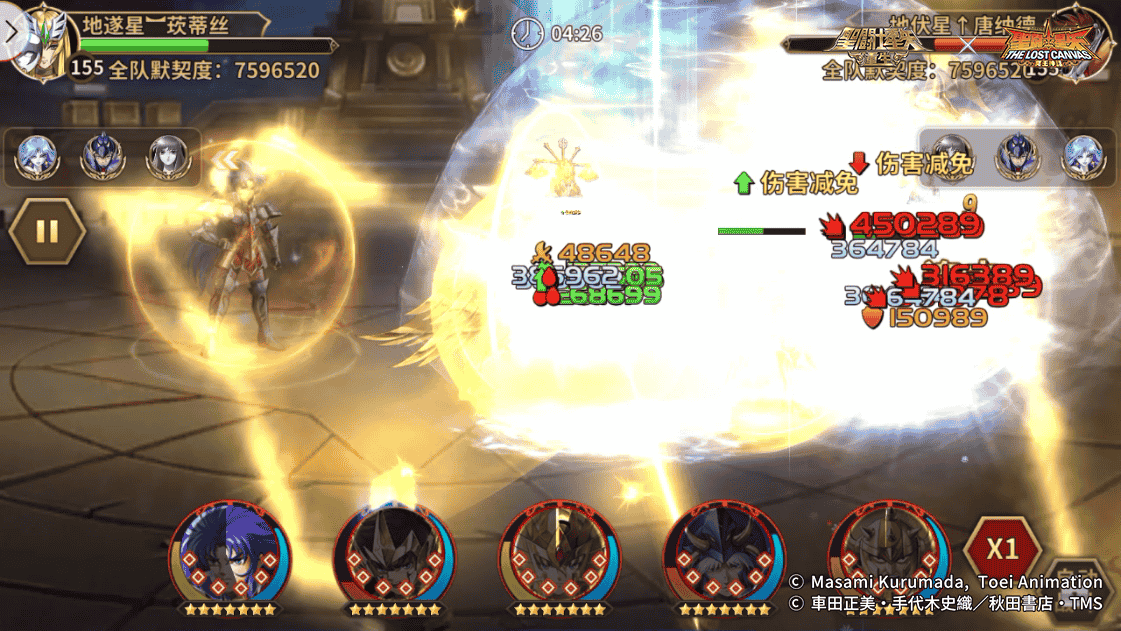1121x631 pixels.
Task: Expand the side panel arrow beside the avatar
Action: tap(11, 30)
